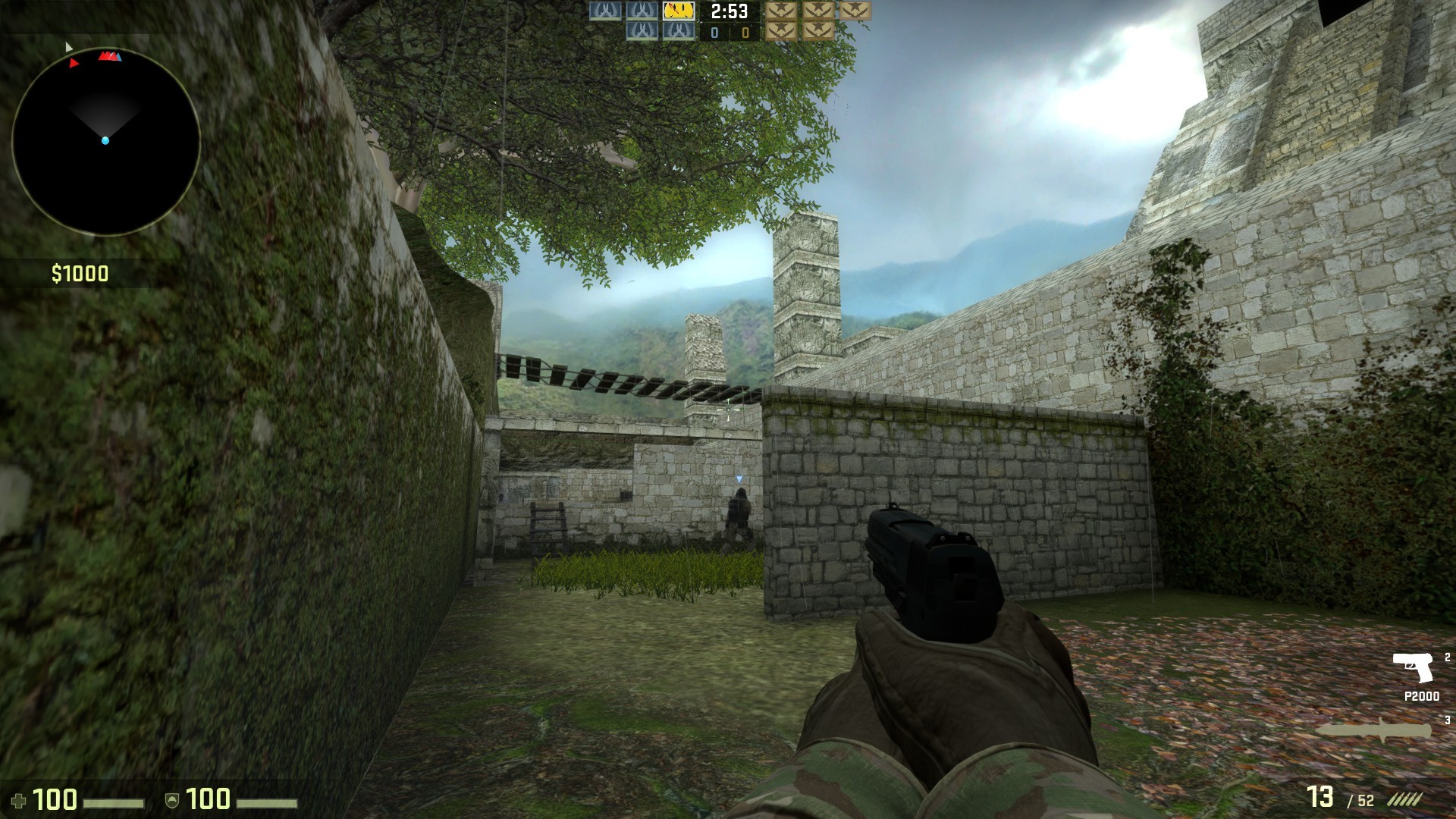Click the $1000 money display
This screenshot has height=819, width=1456.
coord(79,273)
